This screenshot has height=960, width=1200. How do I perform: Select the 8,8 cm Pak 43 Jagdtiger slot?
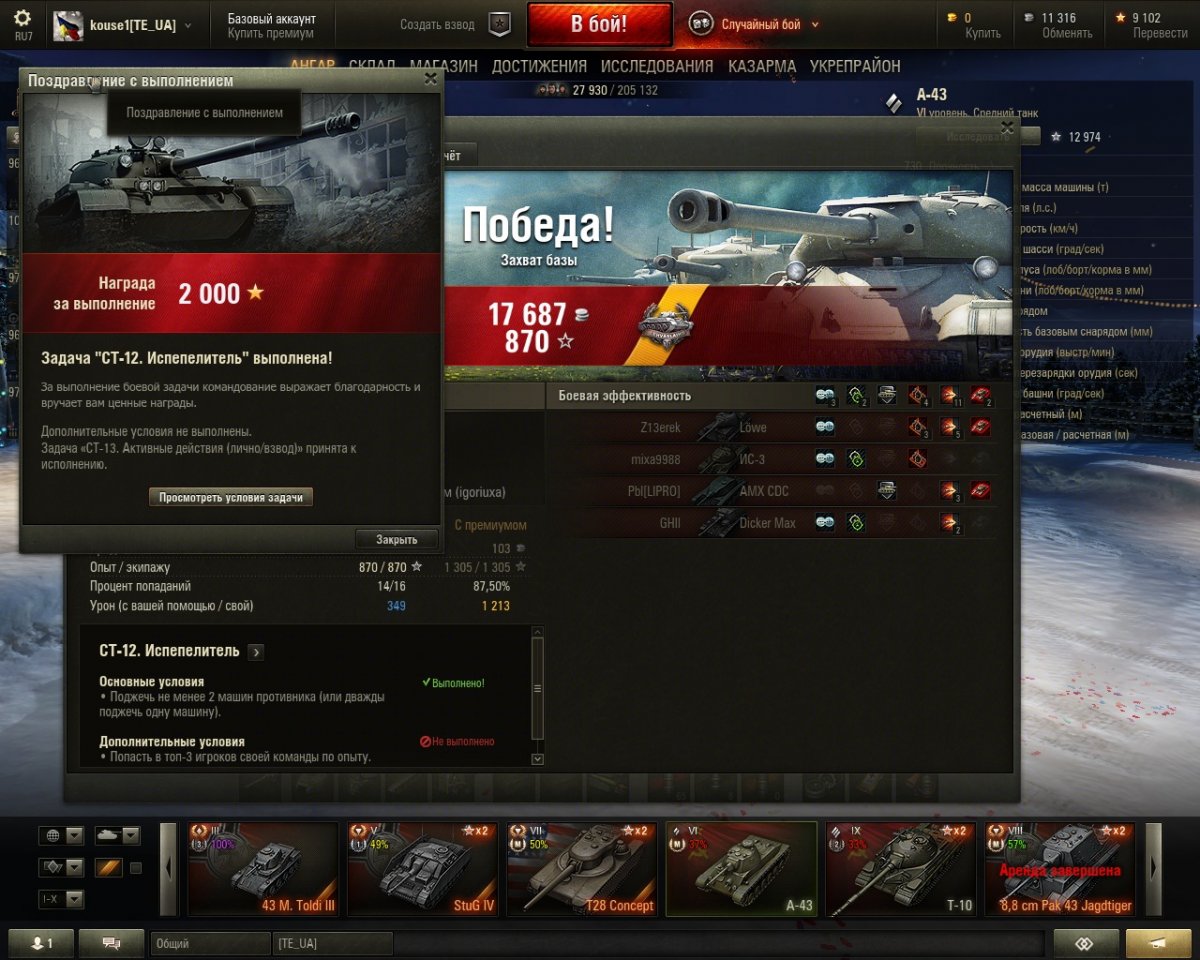[x=1060, y=869]
